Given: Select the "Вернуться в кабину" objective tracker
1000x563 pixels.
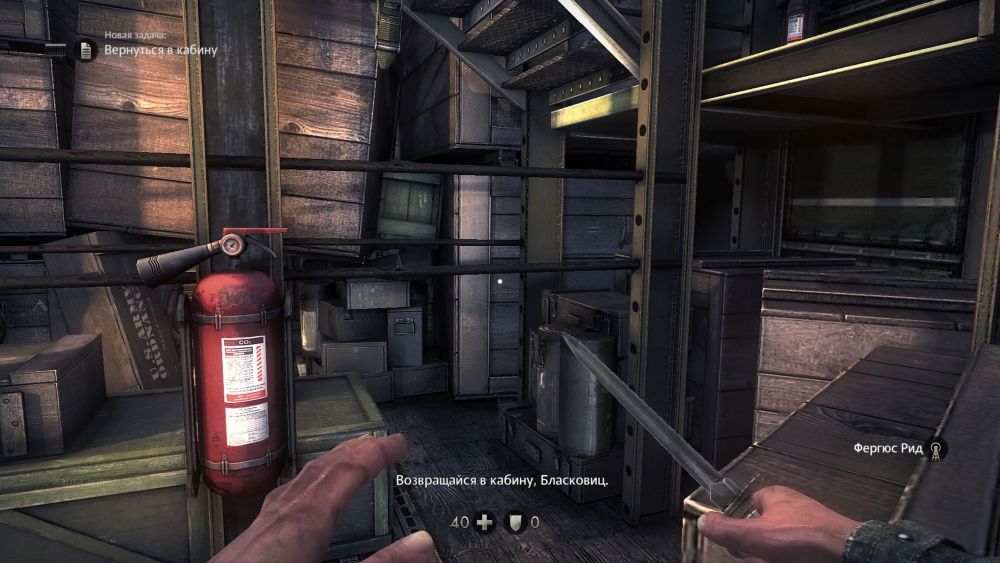Looking at the screenshot, I should point(160,49).
